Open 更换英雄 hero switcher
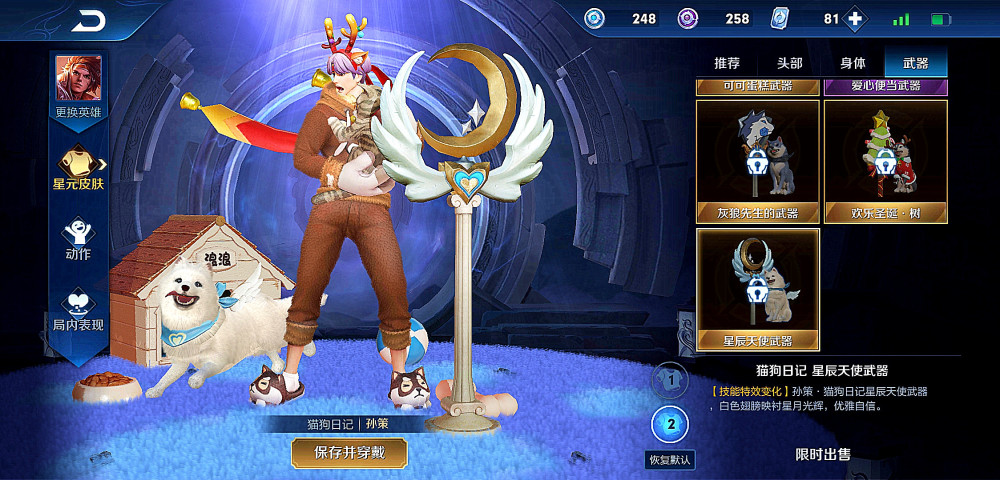1000x480 pixels. pos(78,86)
